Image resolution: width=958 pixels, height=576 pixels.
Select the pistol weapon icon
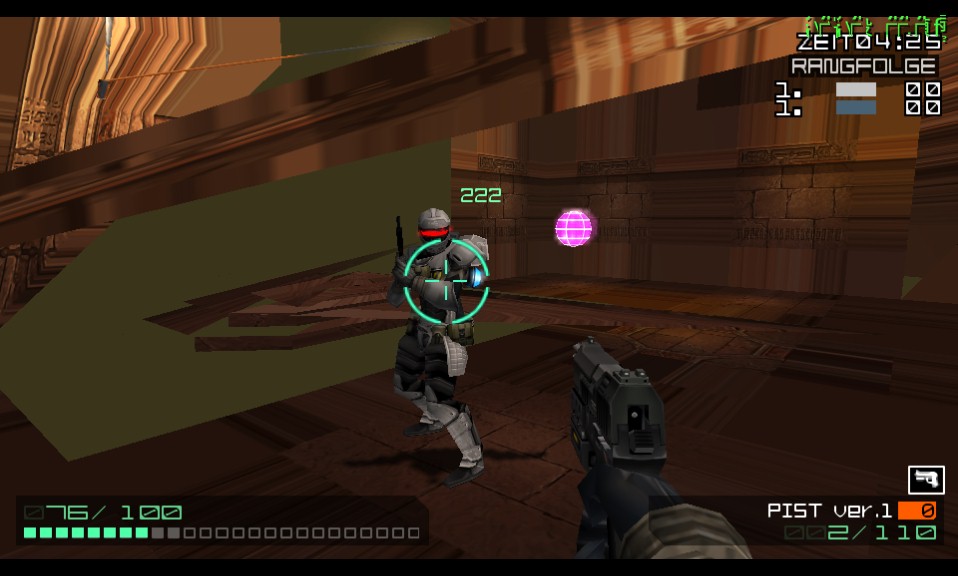[x=925, y=479]
